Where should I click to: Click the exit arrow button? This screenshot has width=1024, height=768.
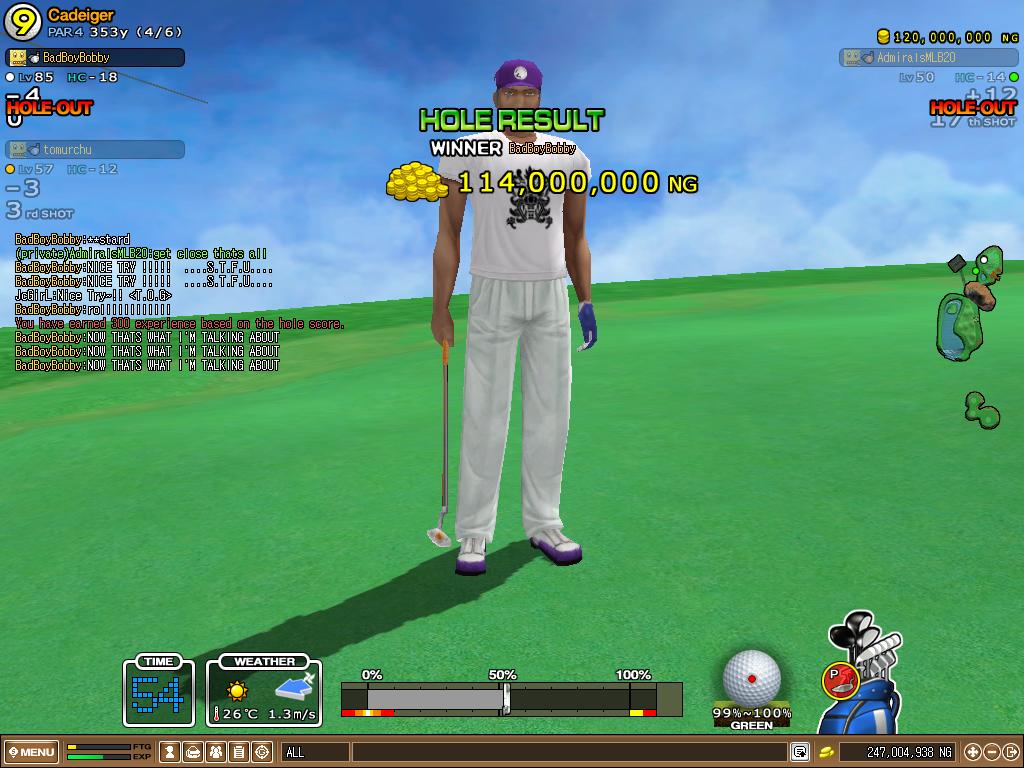1010,752
